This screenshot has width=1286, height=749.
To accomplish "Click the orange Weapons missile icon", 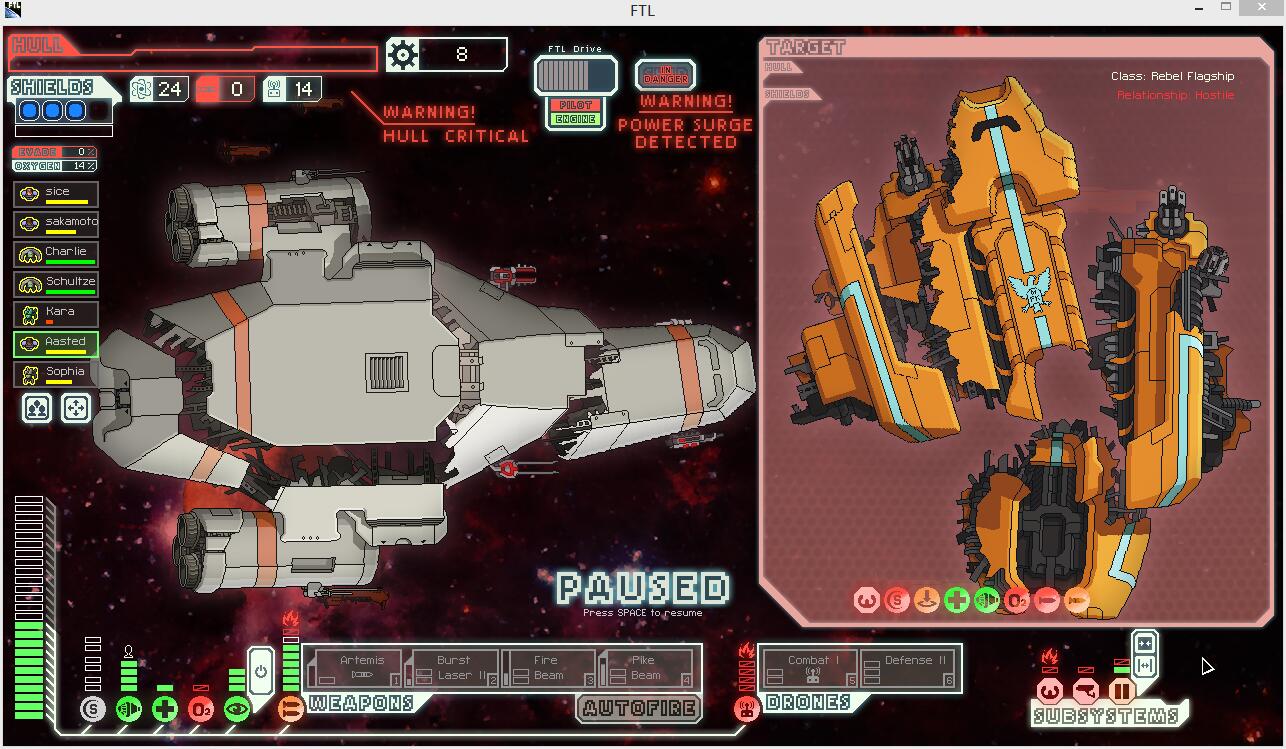I will point(292,709).
